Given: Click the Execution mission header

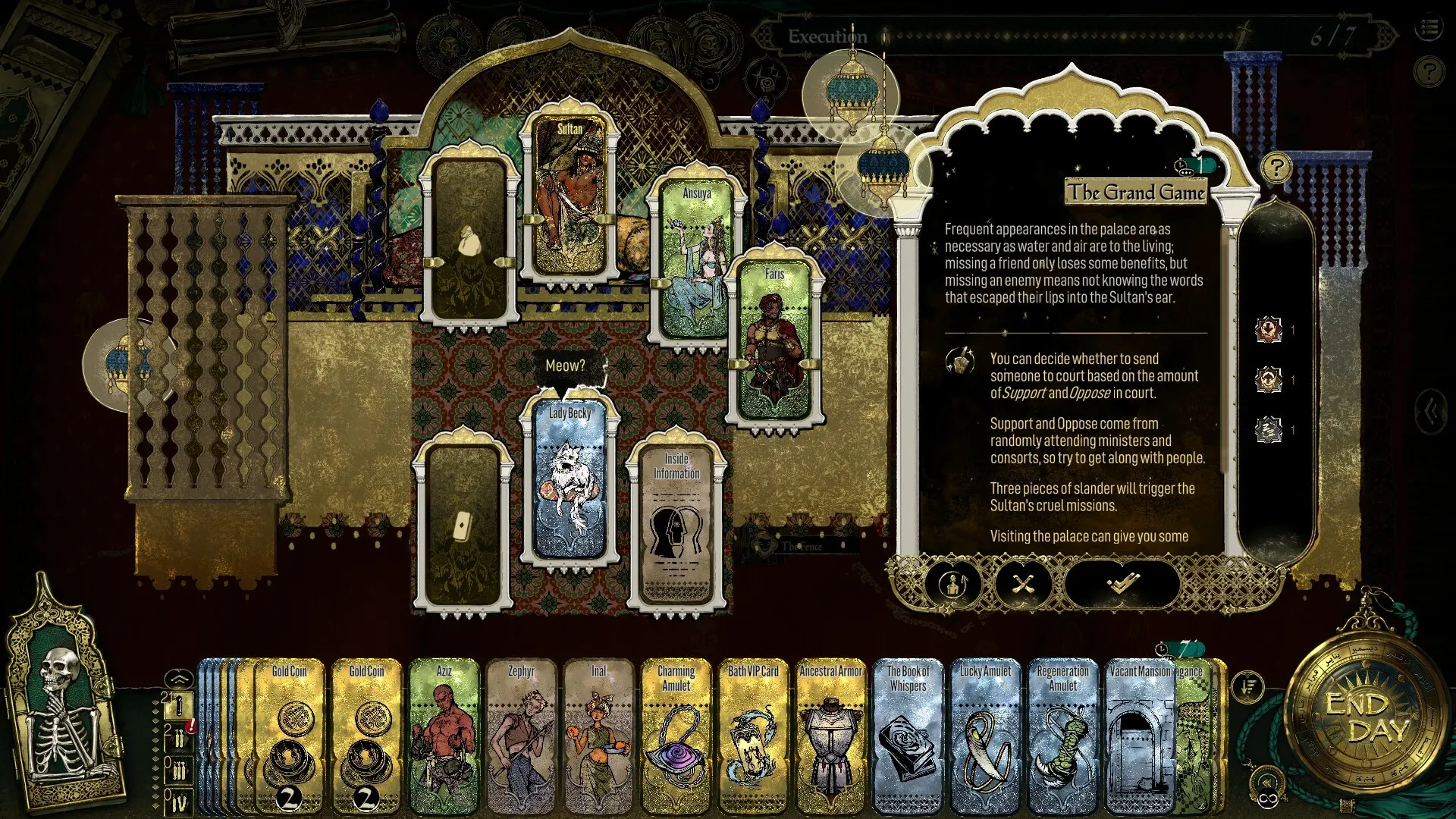Looking at the screenshot, I should (x=827, y=35).
